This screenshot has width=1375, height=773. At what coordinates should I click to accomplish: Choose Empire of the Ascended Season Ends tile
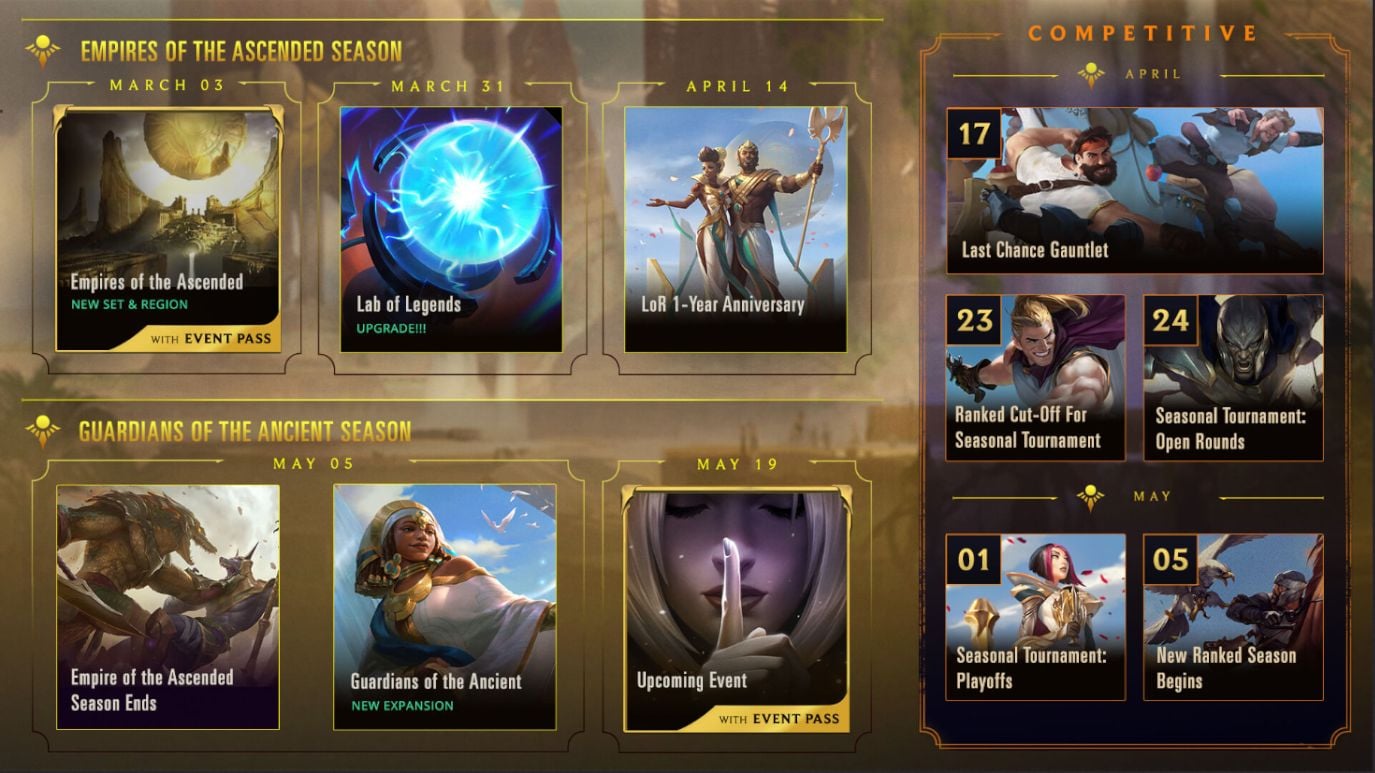point(168,606)
